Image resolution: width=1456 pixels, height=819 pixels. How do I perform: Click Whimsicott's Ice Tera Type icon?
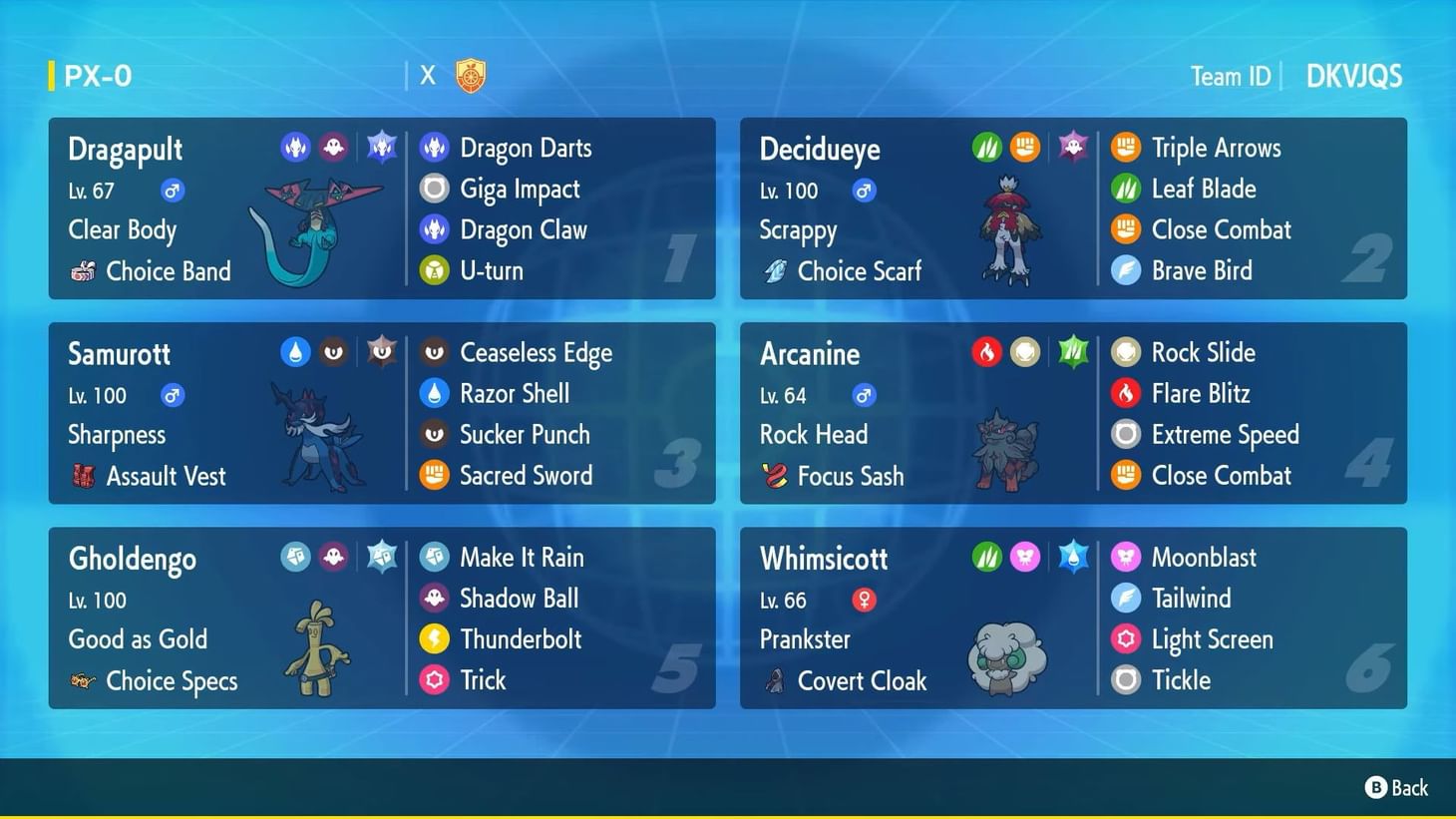[x=1073, y=557]
